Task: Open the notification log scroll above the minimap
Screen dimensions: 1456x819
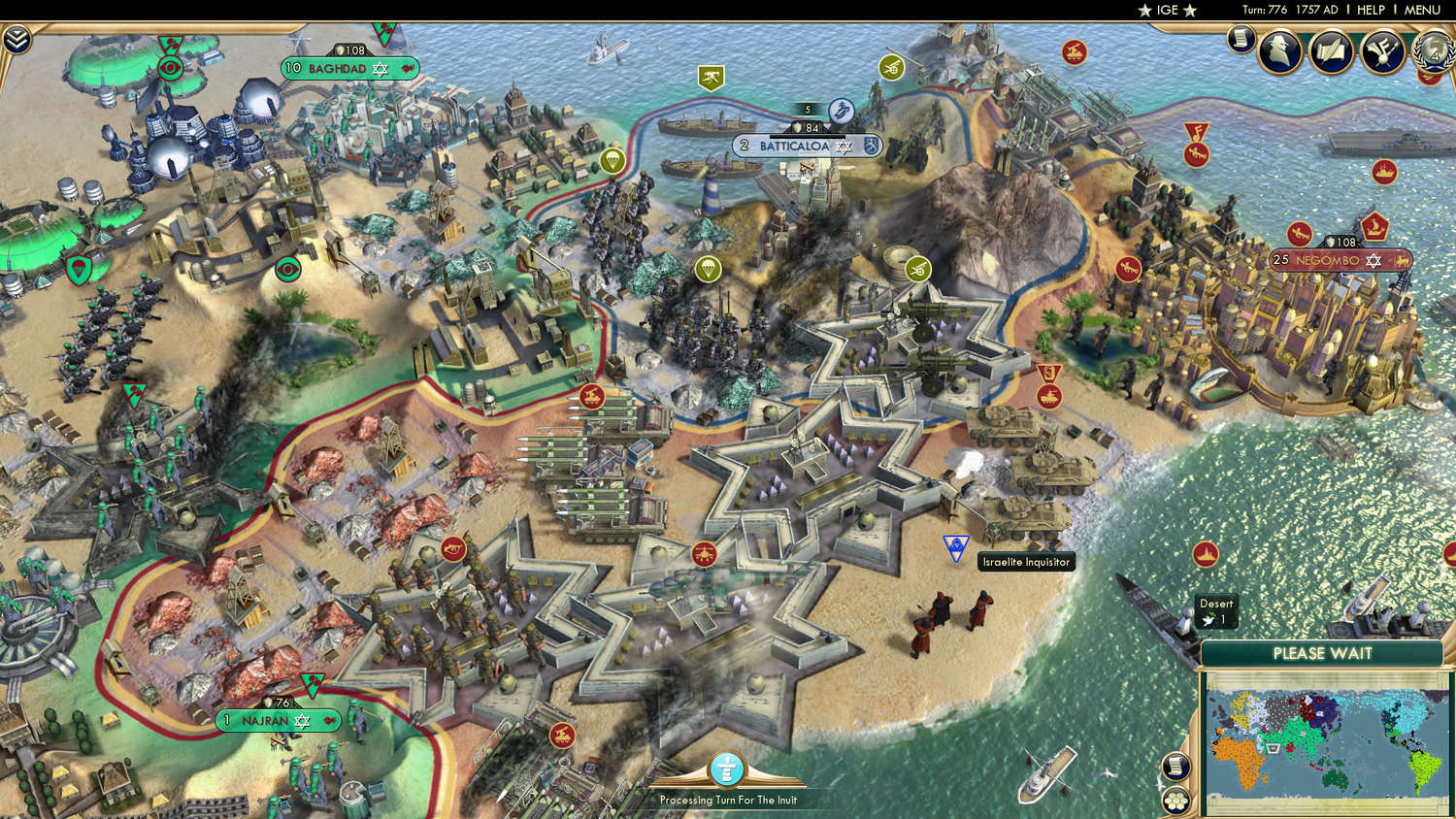Action: [1175, 767]
